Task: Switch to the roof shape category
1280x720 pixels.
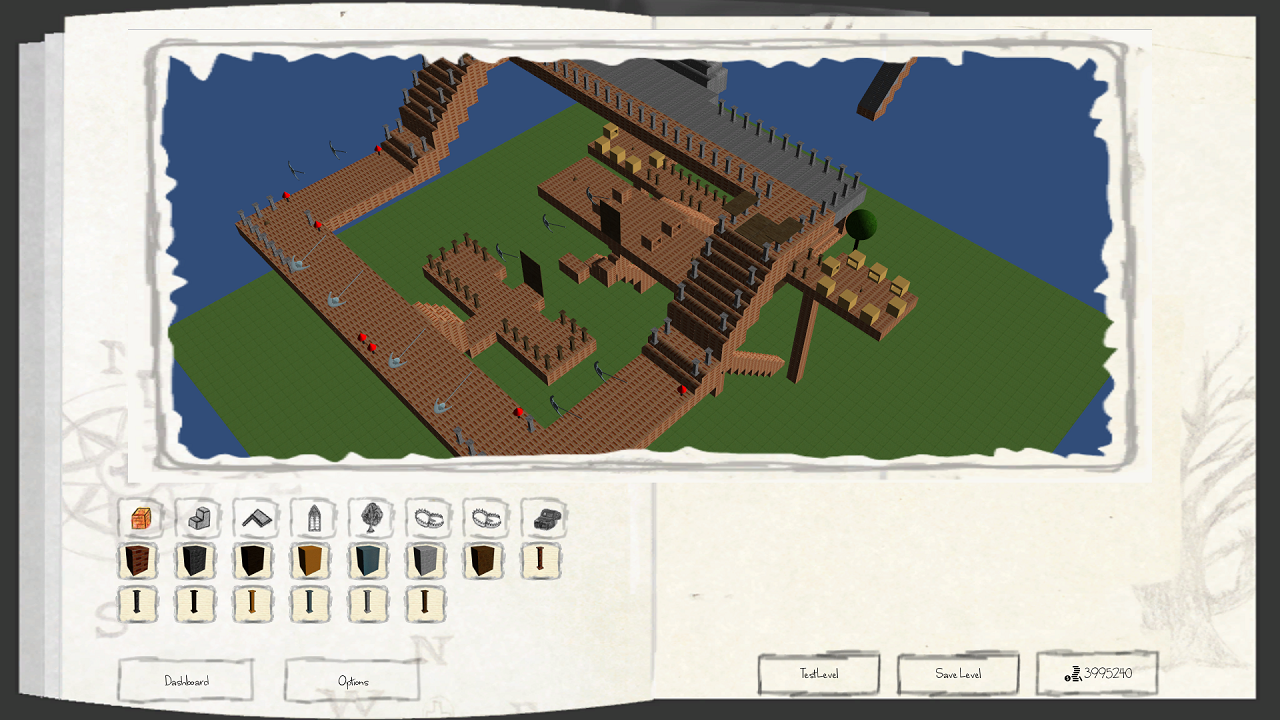Action: [x=256, y=519]
